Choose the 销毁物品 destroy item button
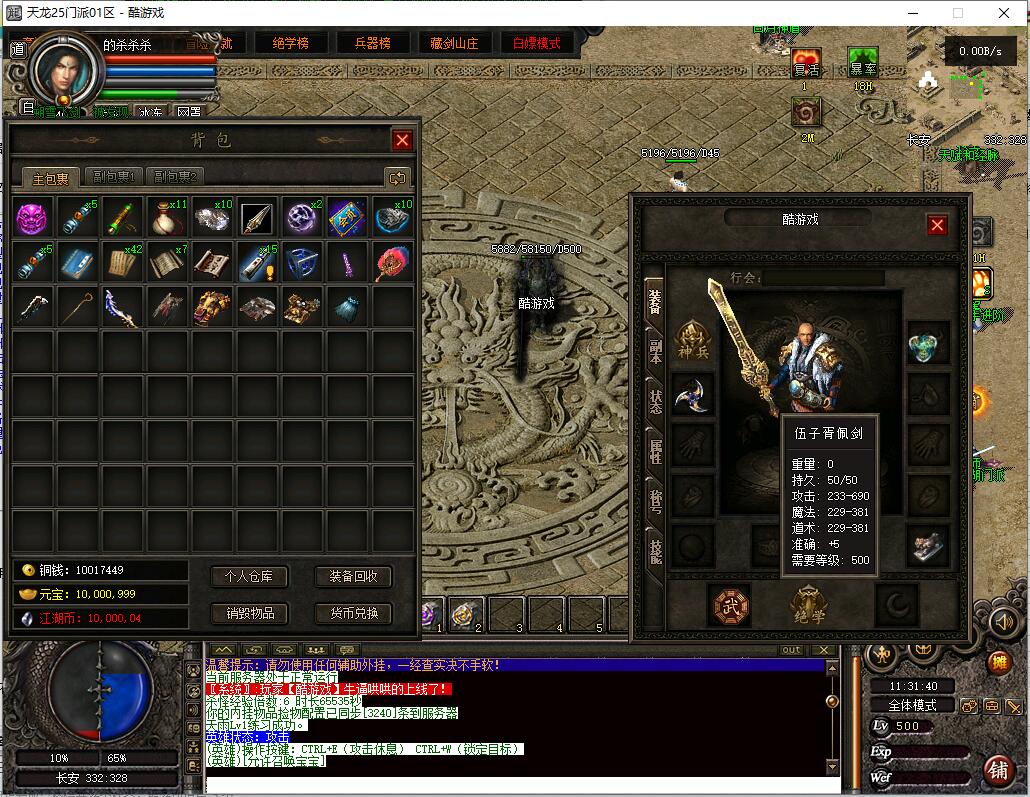Screen dimensions: 1030x797 (250, 613)
